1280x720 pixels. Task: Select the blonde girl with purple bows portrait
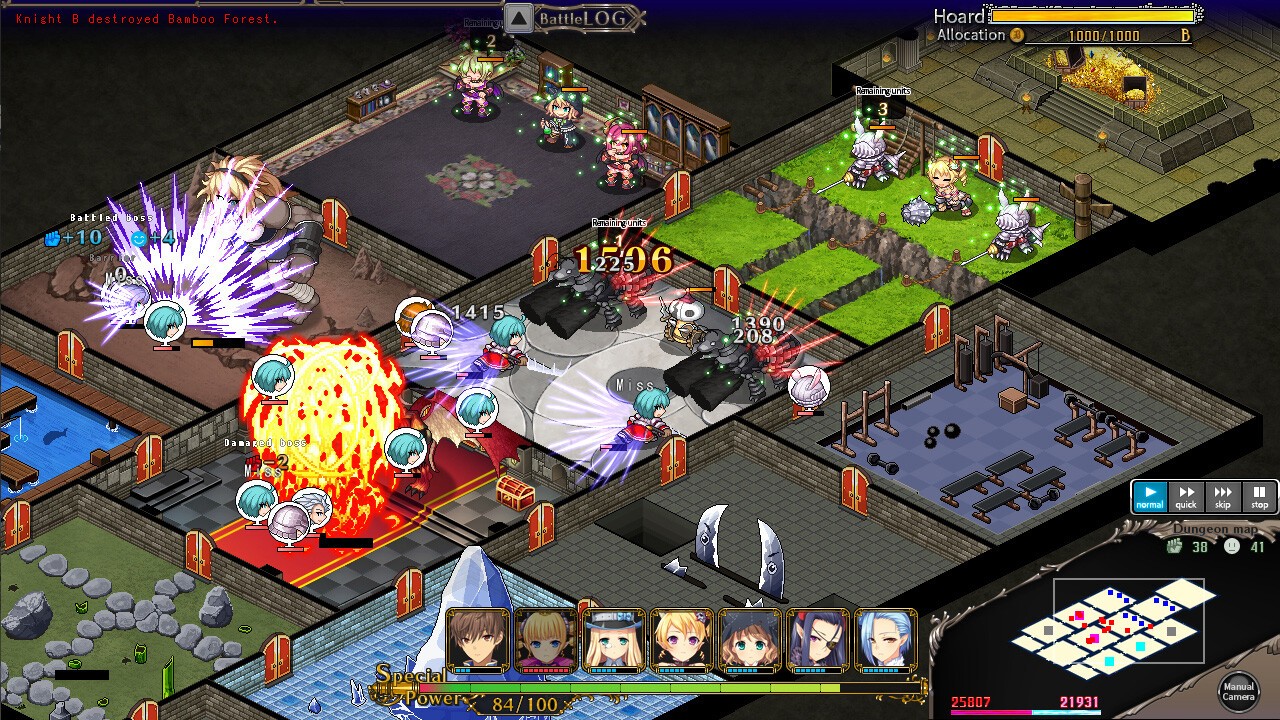coord(546,640)
